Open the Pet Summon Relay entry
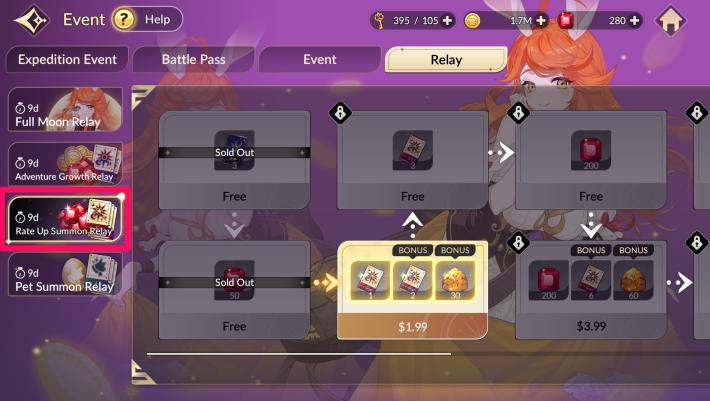The image size is (710, 401). (x=65, y=276)
